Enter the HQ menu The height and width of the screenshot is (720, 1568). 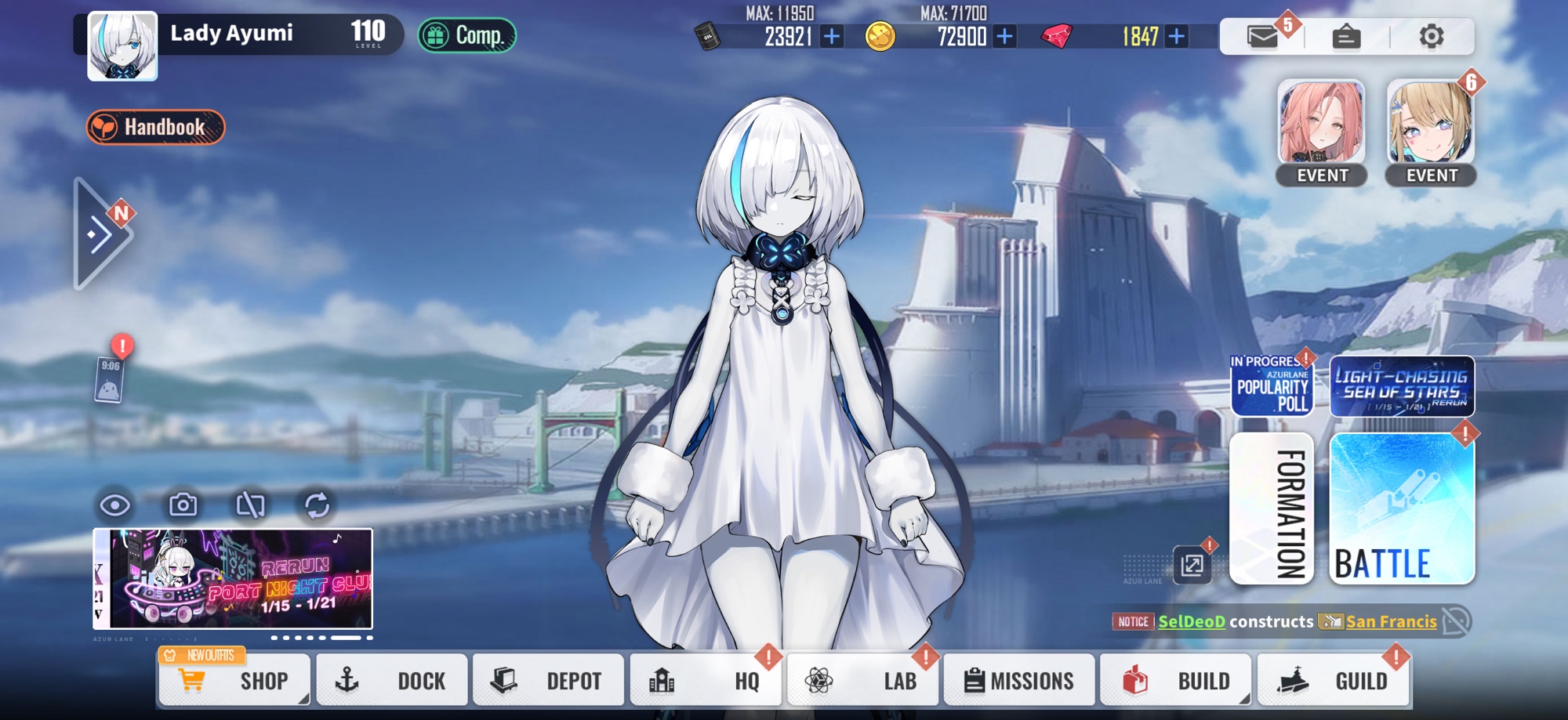[704, 680]
